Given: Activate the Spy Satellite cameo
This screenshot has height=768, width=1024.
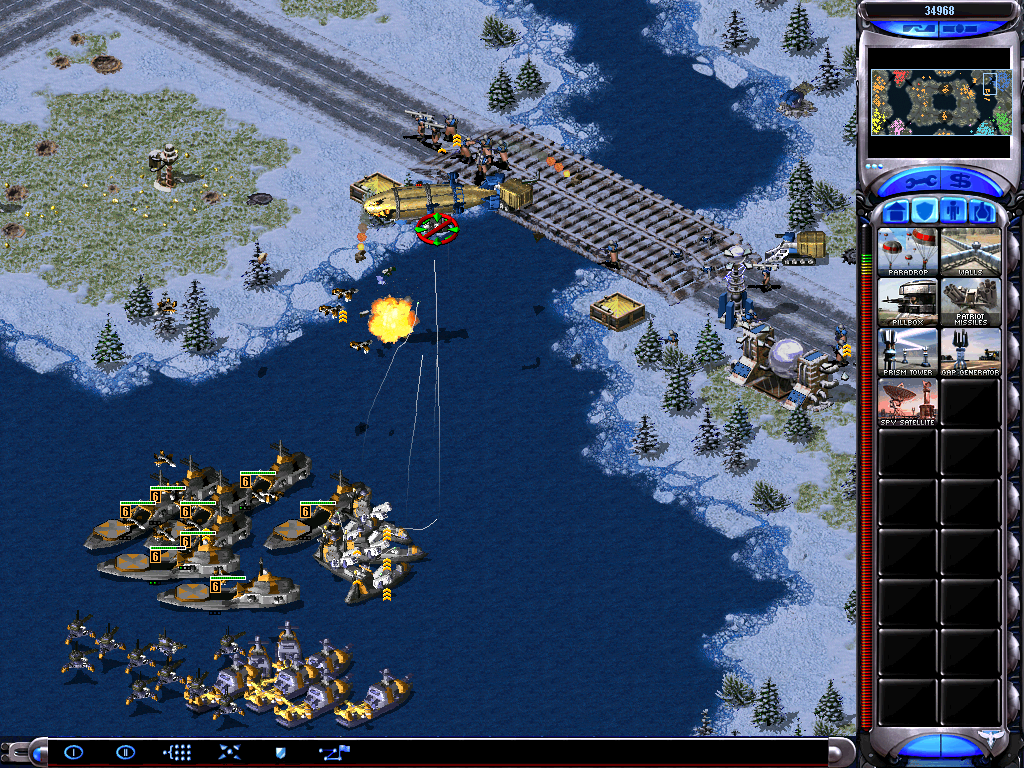Looking at the screenshot, I should tap(908, 402).
